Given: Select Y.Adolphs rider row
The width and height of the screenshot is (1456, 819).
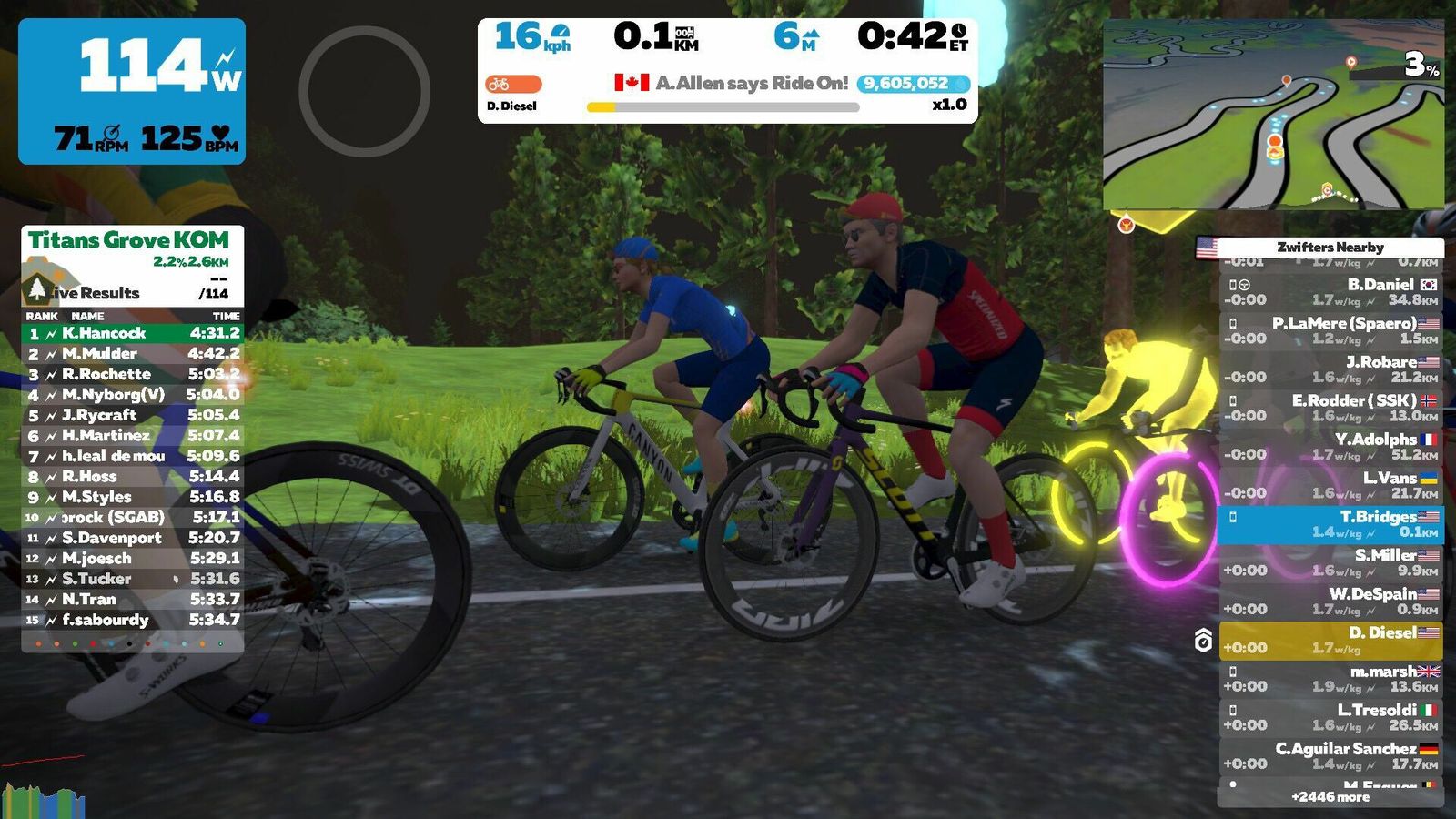Looking at the screenshot, I should [1330, 447].
